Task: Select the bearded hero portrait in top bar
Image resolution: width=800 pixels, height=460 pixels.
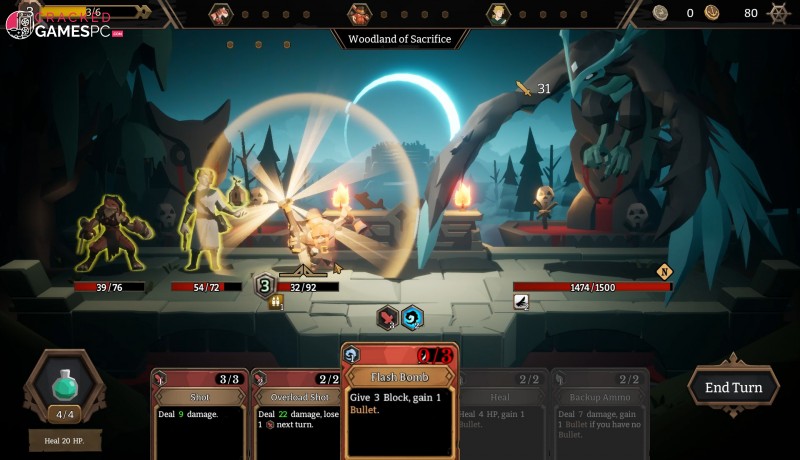Action: click(359, 13)
